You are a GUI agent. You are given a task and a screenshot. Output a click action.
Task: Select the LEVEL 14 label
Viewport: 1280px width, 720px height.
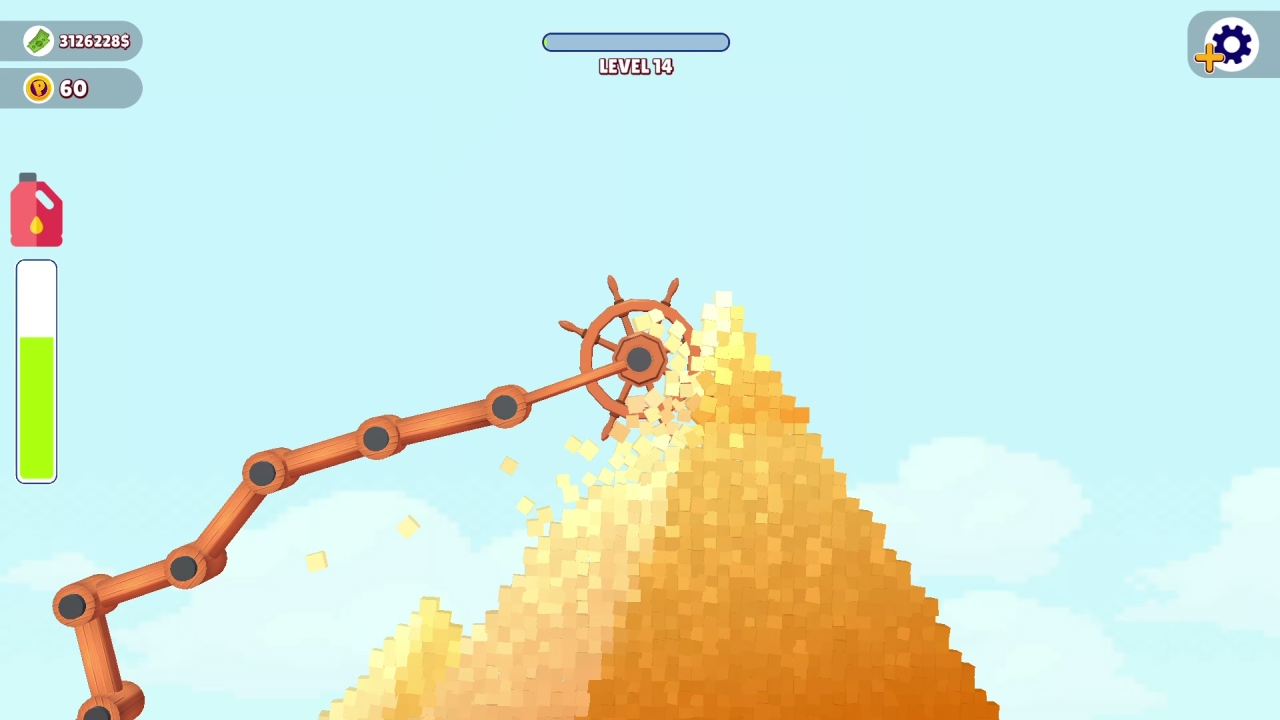click(x=636, y=66)
